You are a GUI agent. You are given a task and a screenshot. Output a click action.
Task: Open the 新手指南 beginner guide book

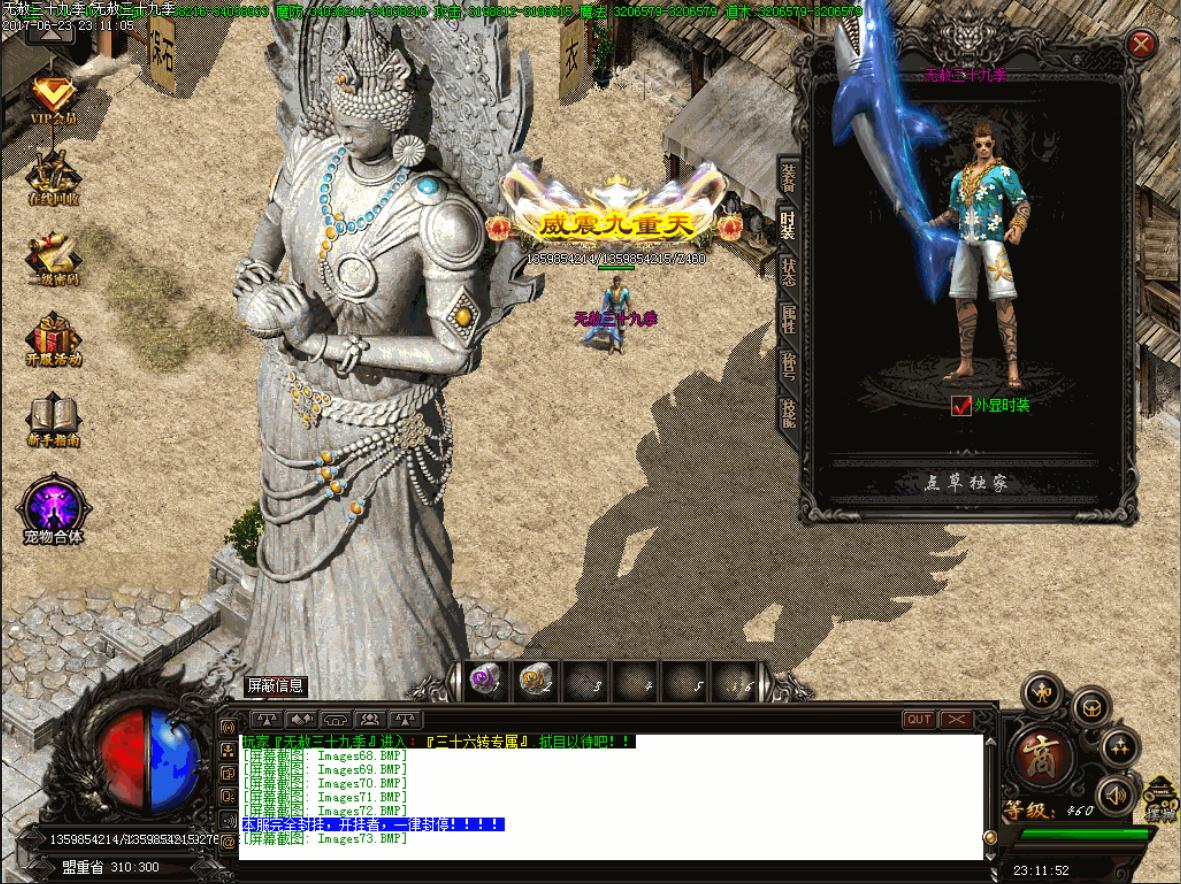(x=53, y=420)
